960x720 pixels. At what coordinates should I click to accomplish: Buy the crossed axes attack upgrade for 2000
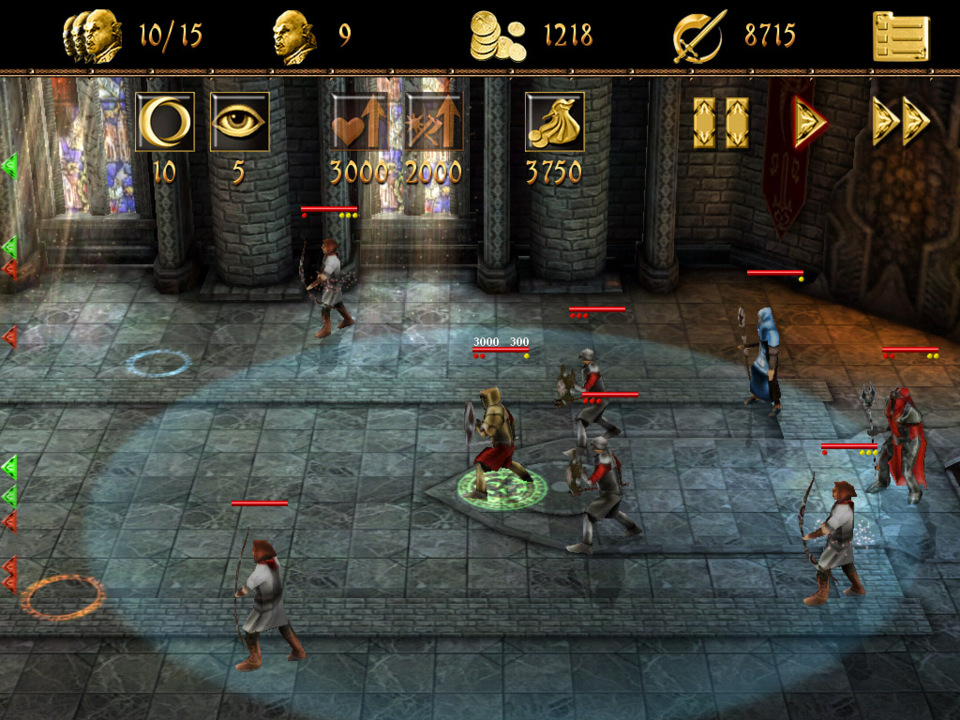433,122
